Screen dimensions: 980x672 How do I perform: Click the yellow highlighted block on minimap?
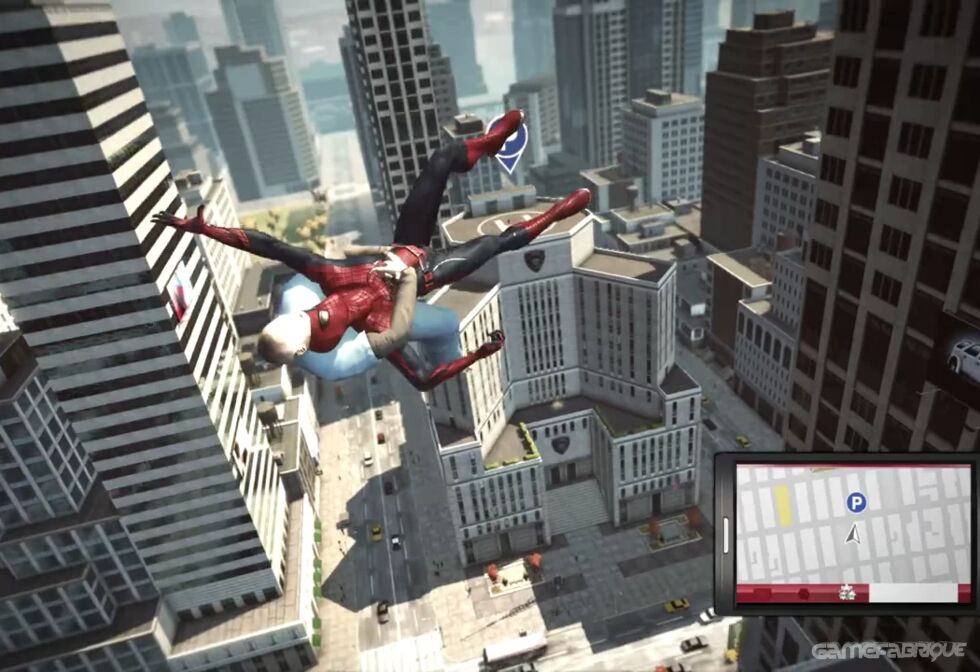point(782,505)
